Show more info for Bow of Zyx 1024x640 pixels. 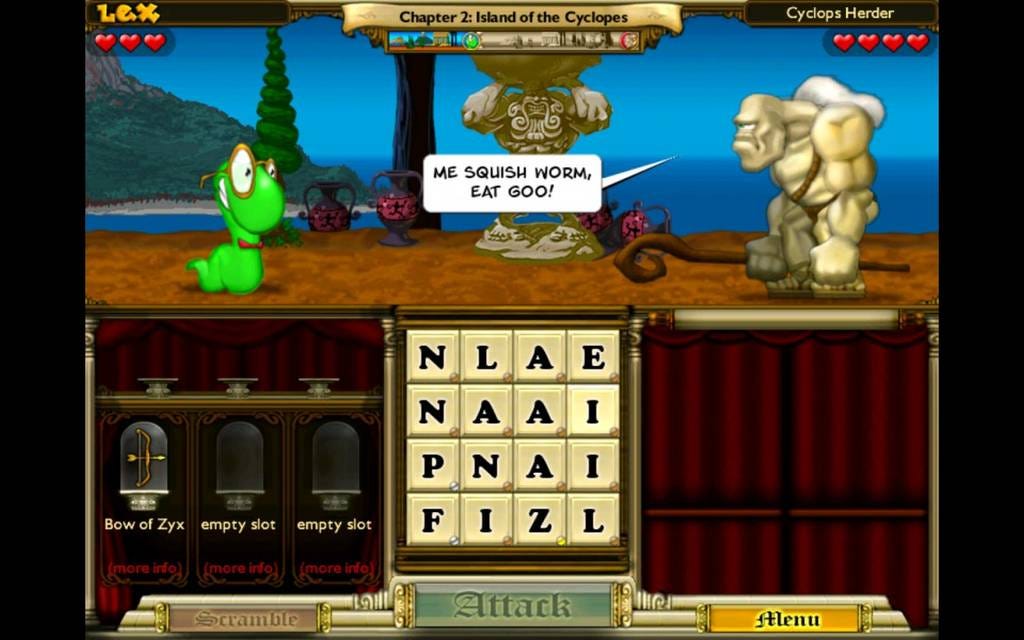[144, 568]
